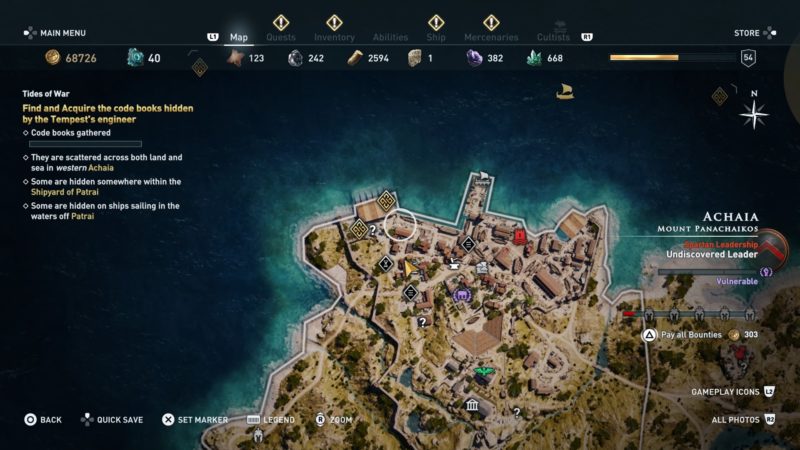Click the compass rose north indicator
This screenshot has width=800, height=450.
[753, 112]
